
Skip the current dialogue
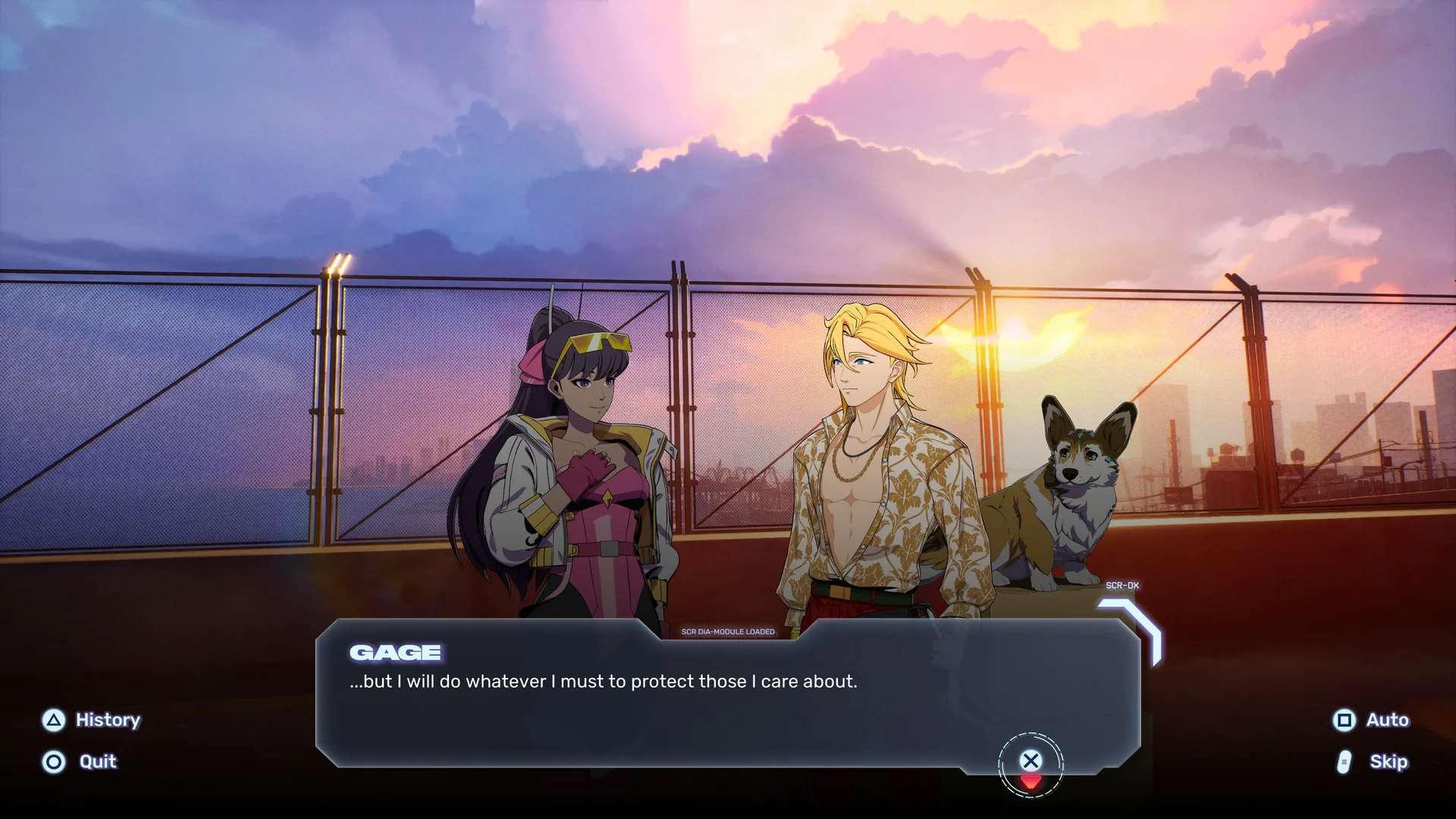pos(1373,761)
